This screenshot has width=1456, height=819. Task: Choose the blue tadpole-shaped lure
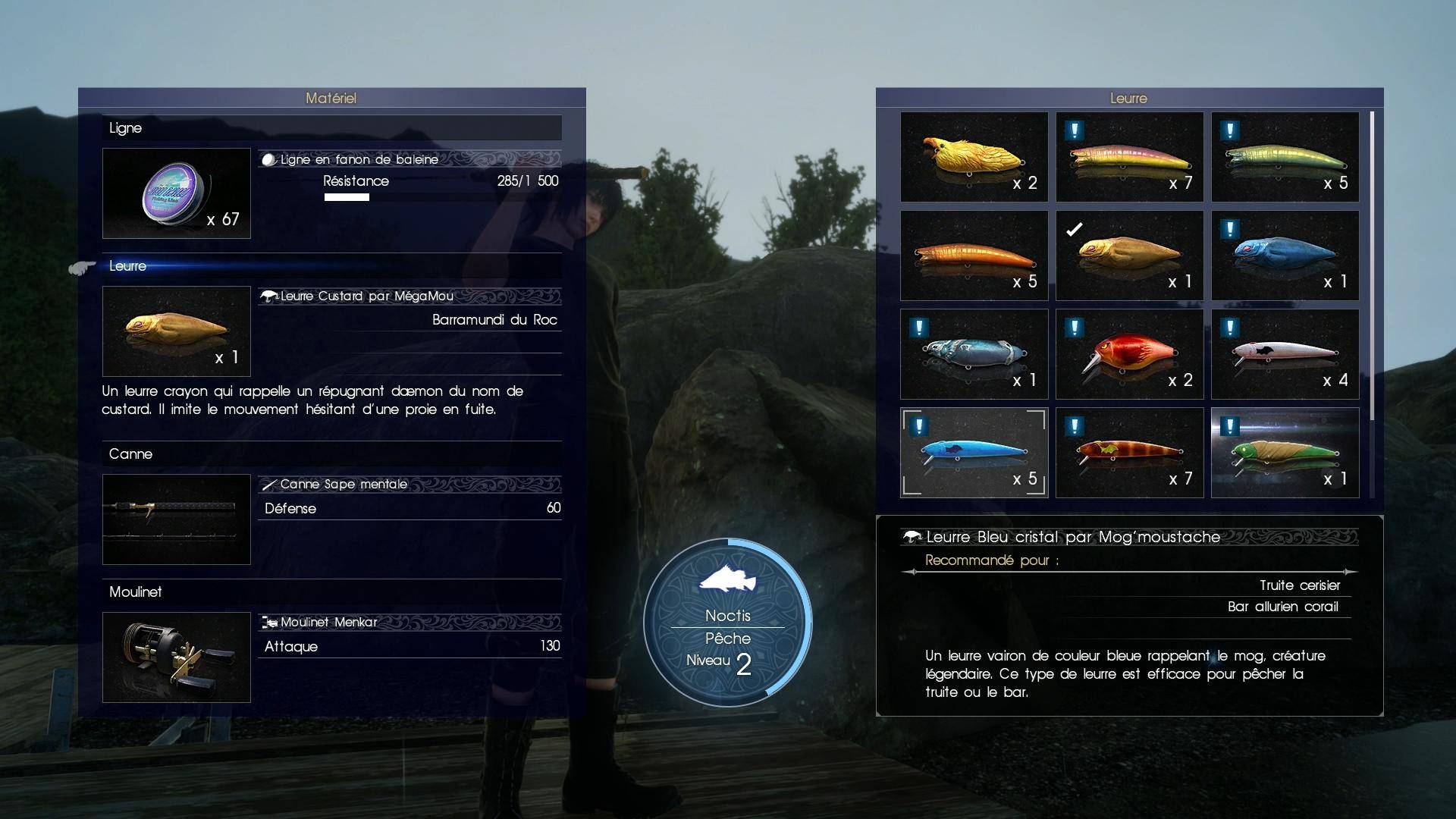[x=1285, y=256]
